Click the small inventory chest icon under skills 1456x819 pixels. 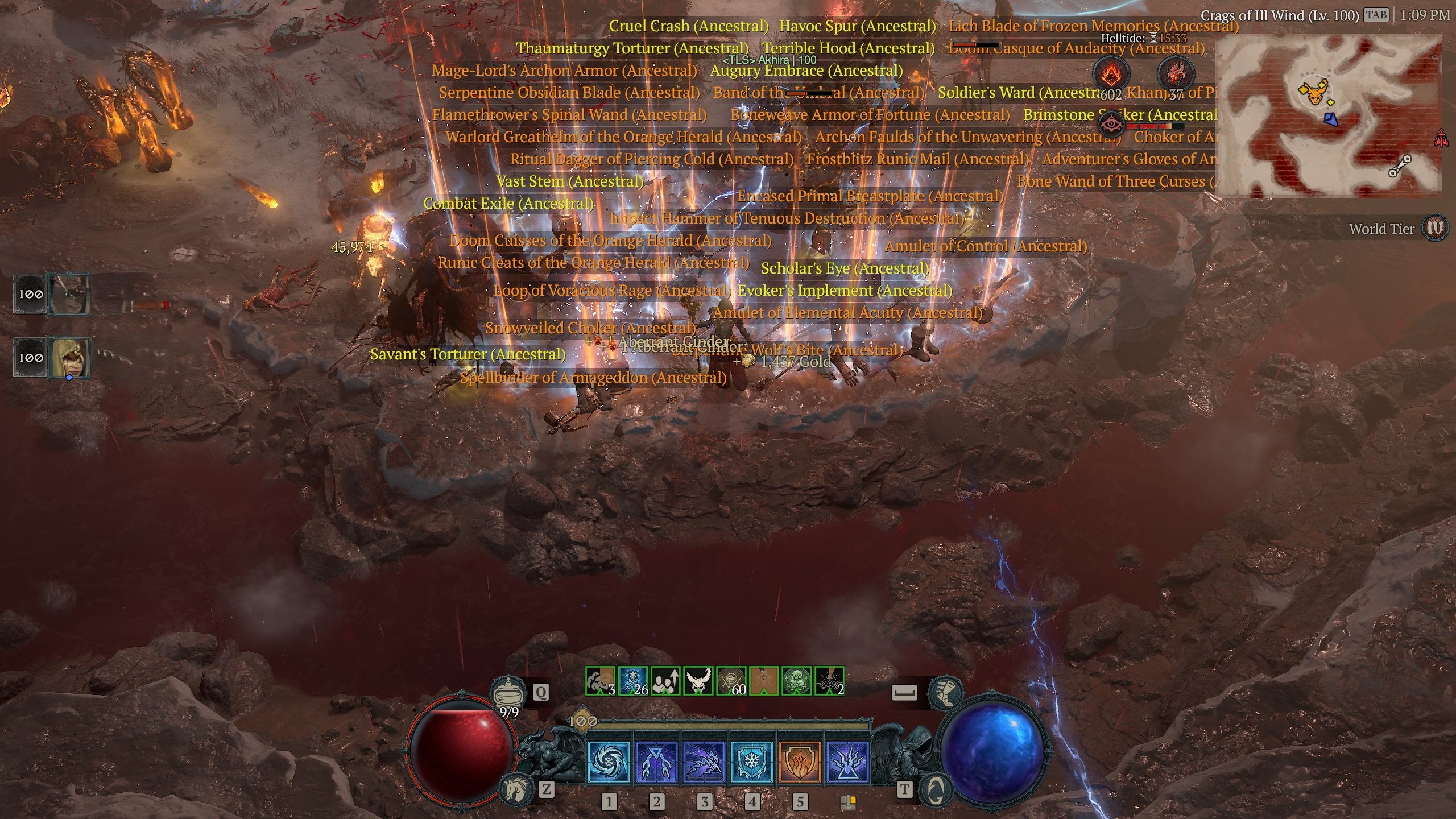[x=848, y=802]
